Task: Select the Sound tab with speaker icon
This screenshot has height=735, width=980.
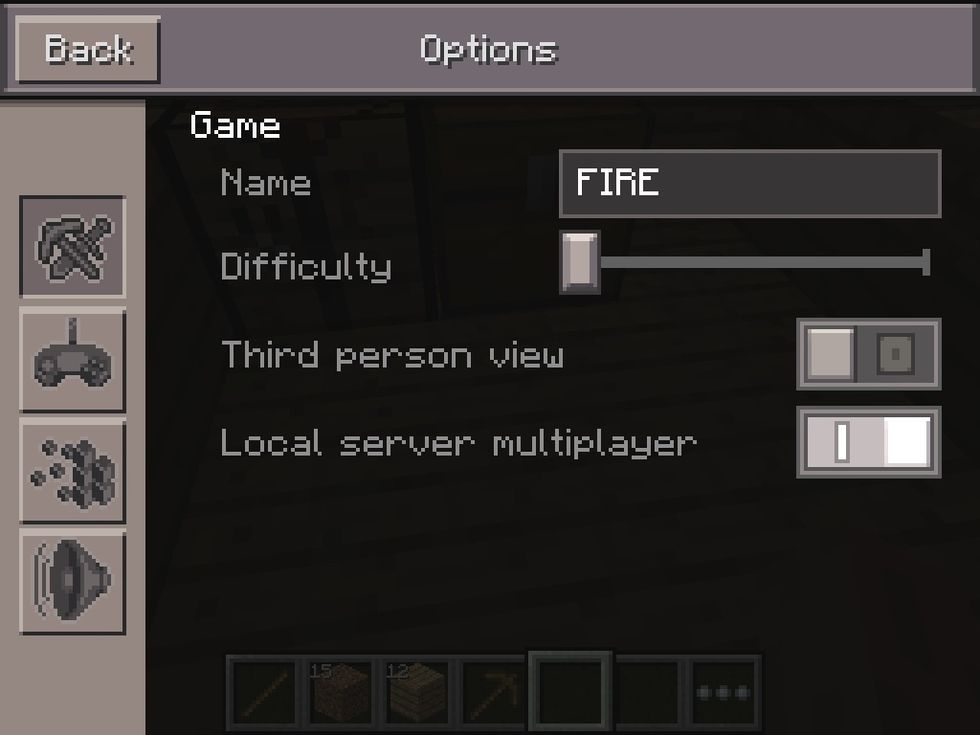Action: tap(73, 581)
